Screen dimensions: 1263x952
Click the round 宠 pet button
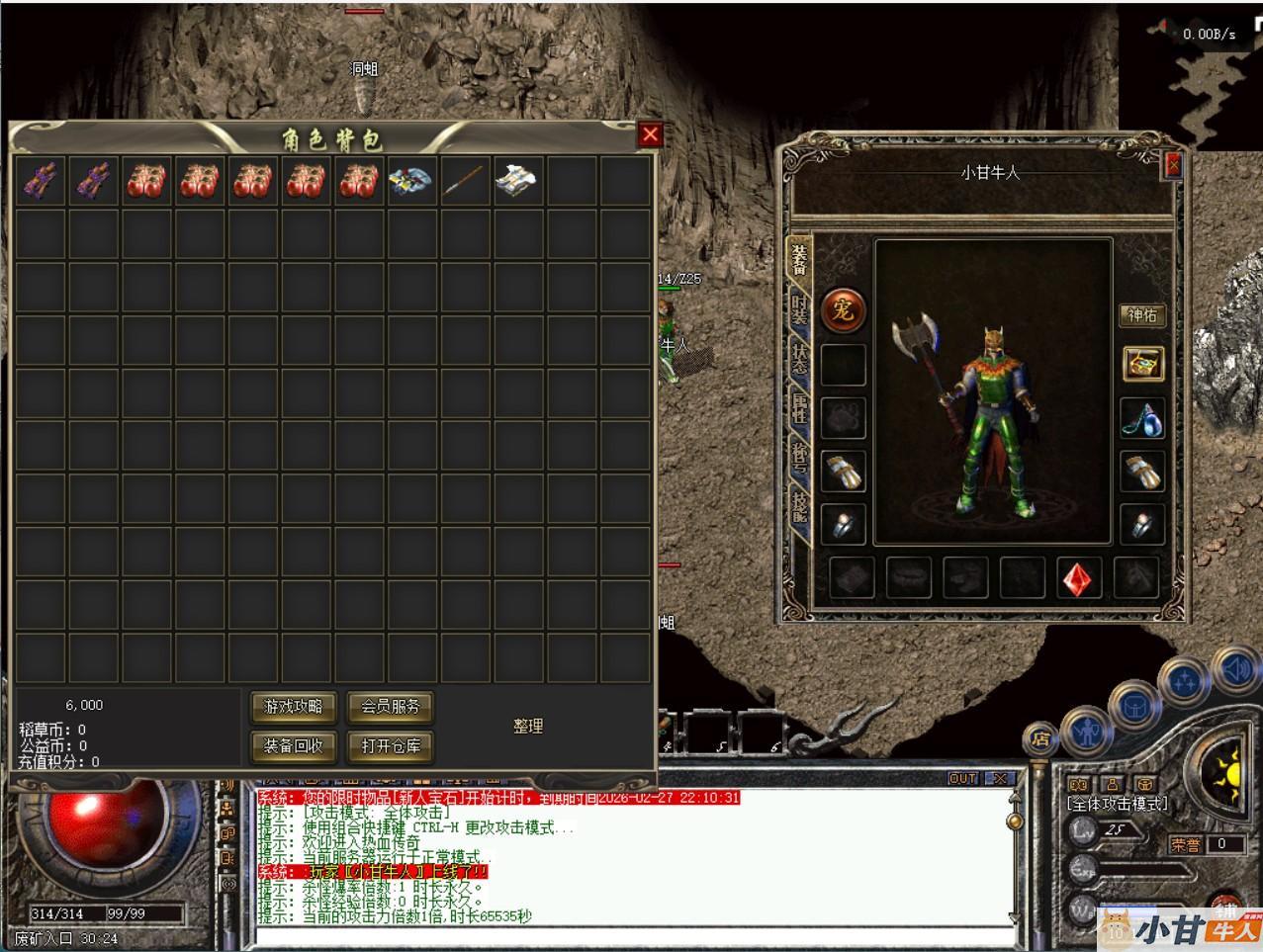(x=843, y=311)
